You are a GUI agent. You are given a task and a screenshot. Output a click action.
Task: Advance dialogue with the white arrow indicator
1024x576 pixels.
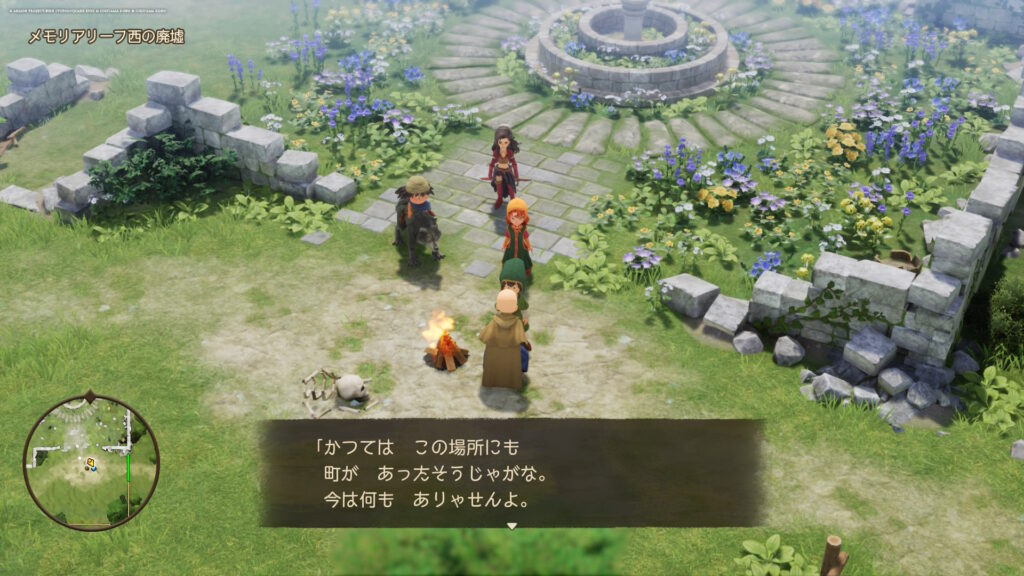511,525
